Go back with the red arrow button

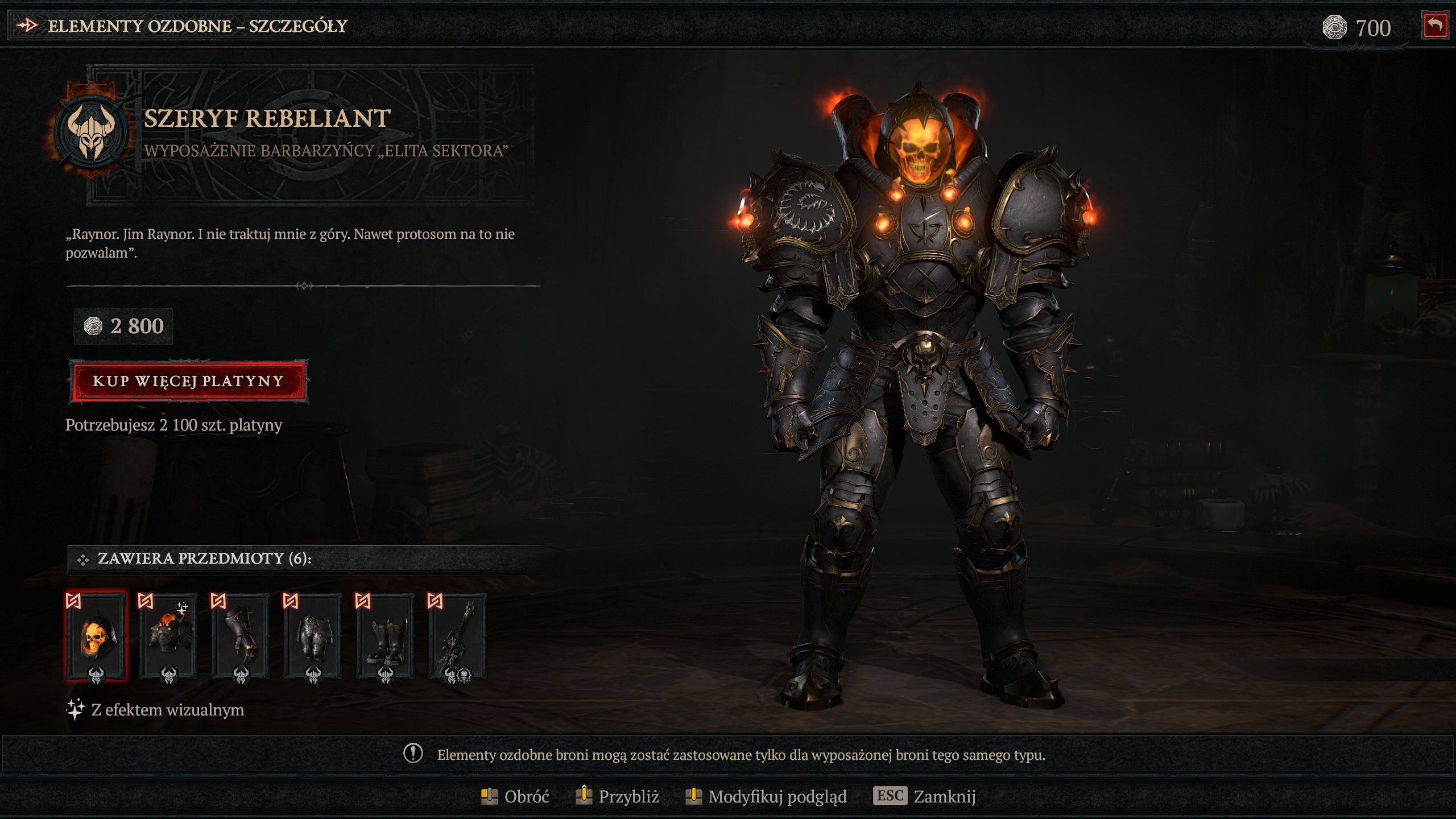coord(1434,26)
